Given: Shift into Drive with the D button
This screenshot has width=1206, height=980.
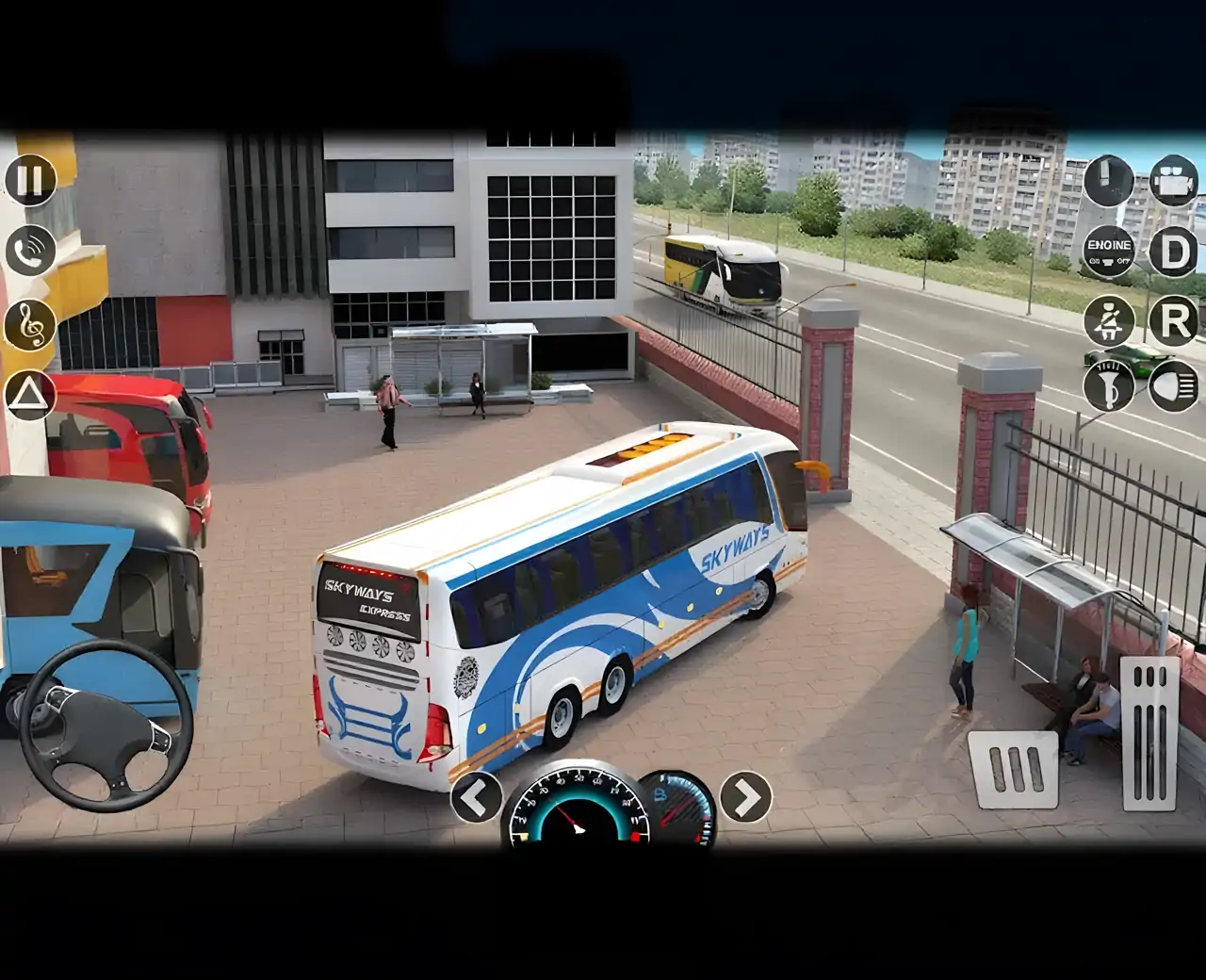Looking at the screenshot, I should pos(1173,252).
